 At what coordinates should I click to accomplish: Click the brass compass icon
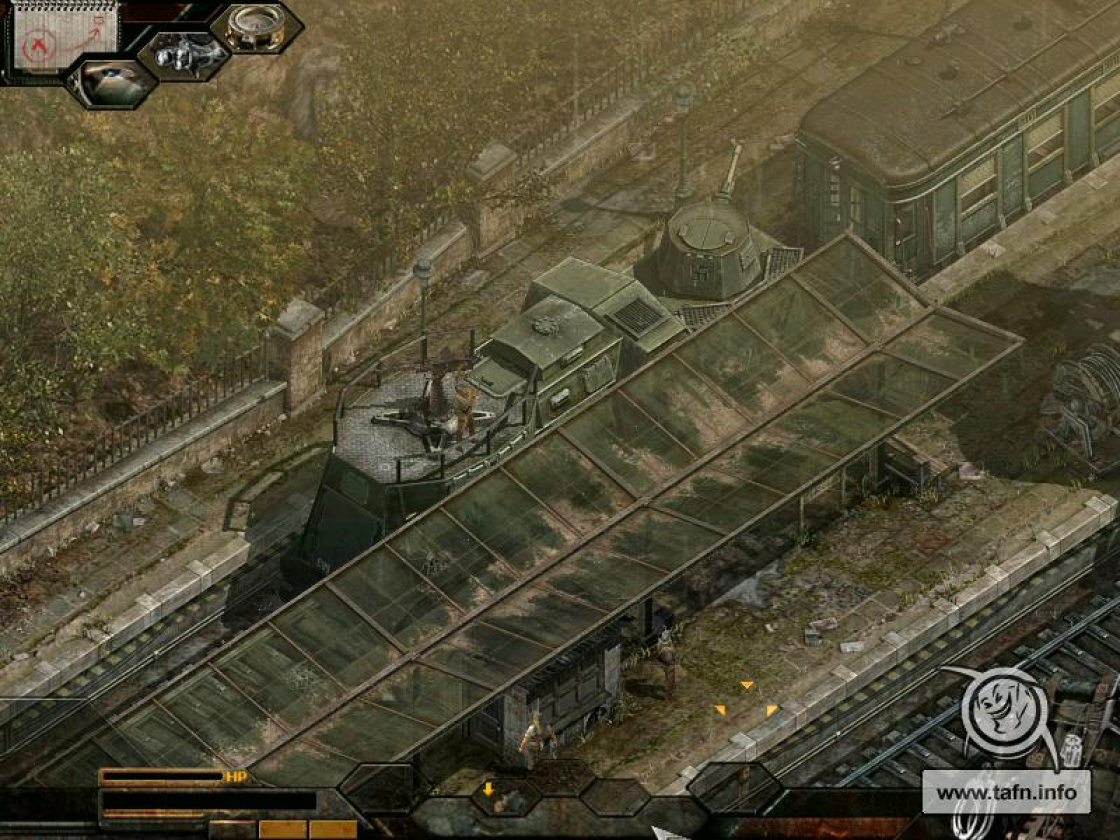(x=256, y=27)
